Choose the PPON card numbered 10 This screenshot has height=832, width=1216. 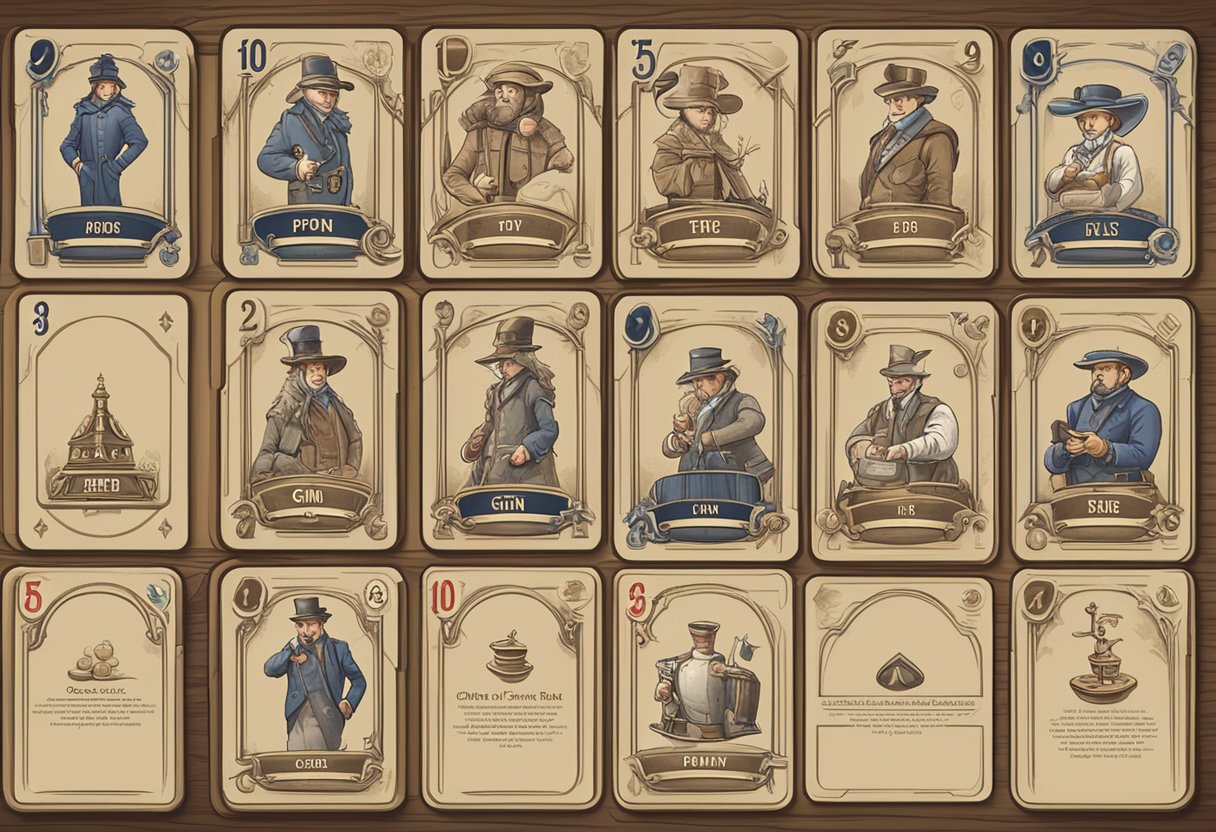(x=312, y=152)
